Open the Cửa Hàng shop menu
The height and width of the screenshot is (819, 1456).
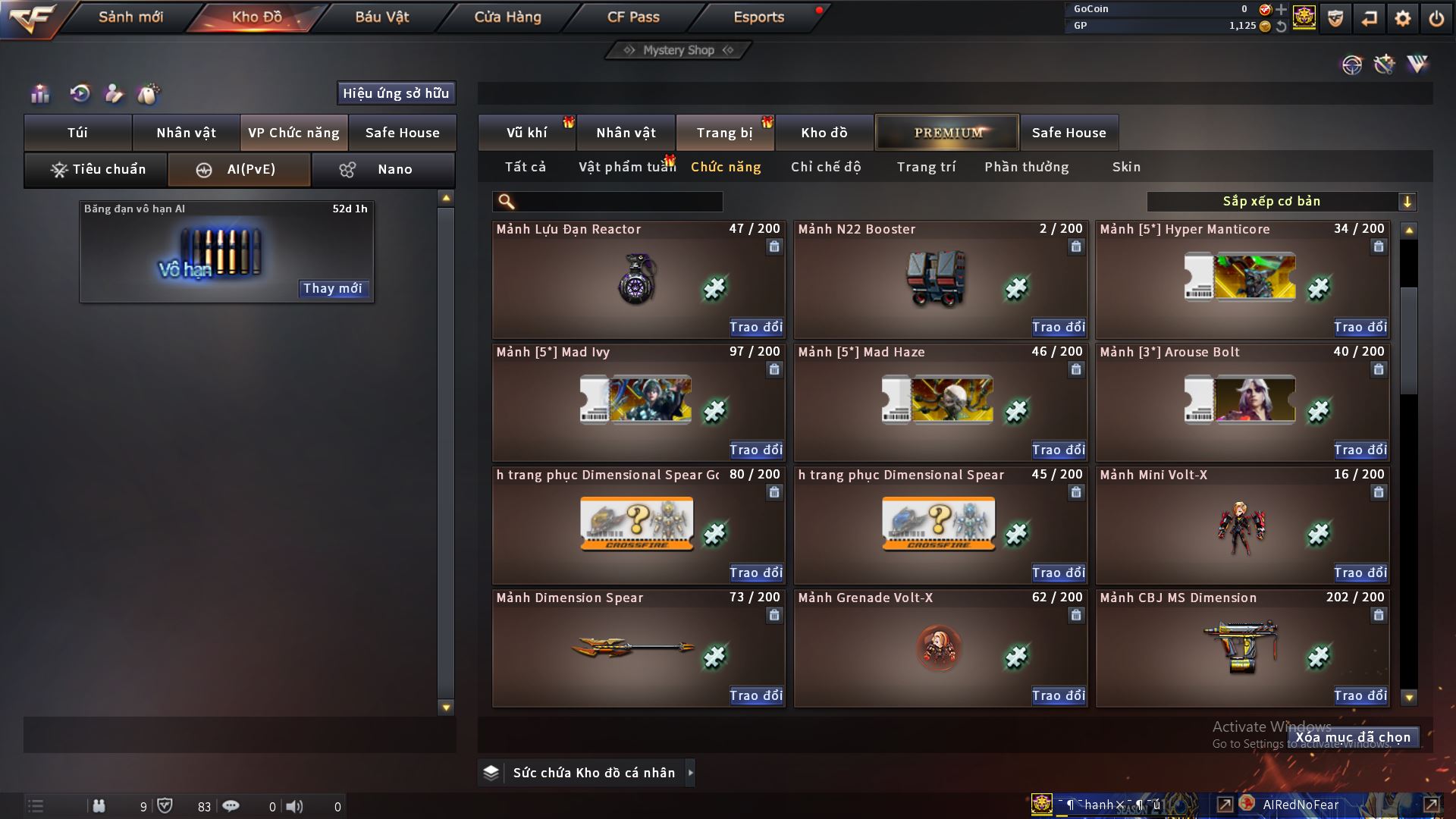tap(507, 17)
